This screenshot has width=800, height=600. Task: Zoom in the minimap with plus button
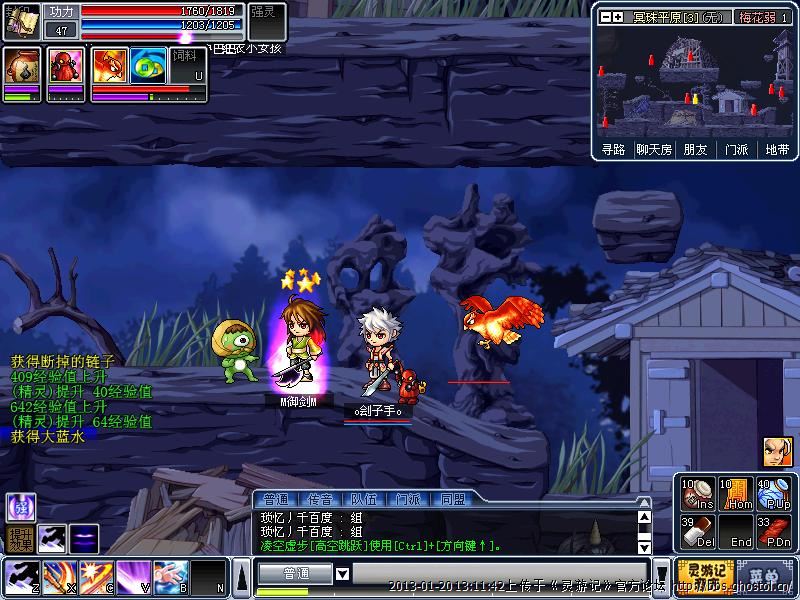(618, 17)
